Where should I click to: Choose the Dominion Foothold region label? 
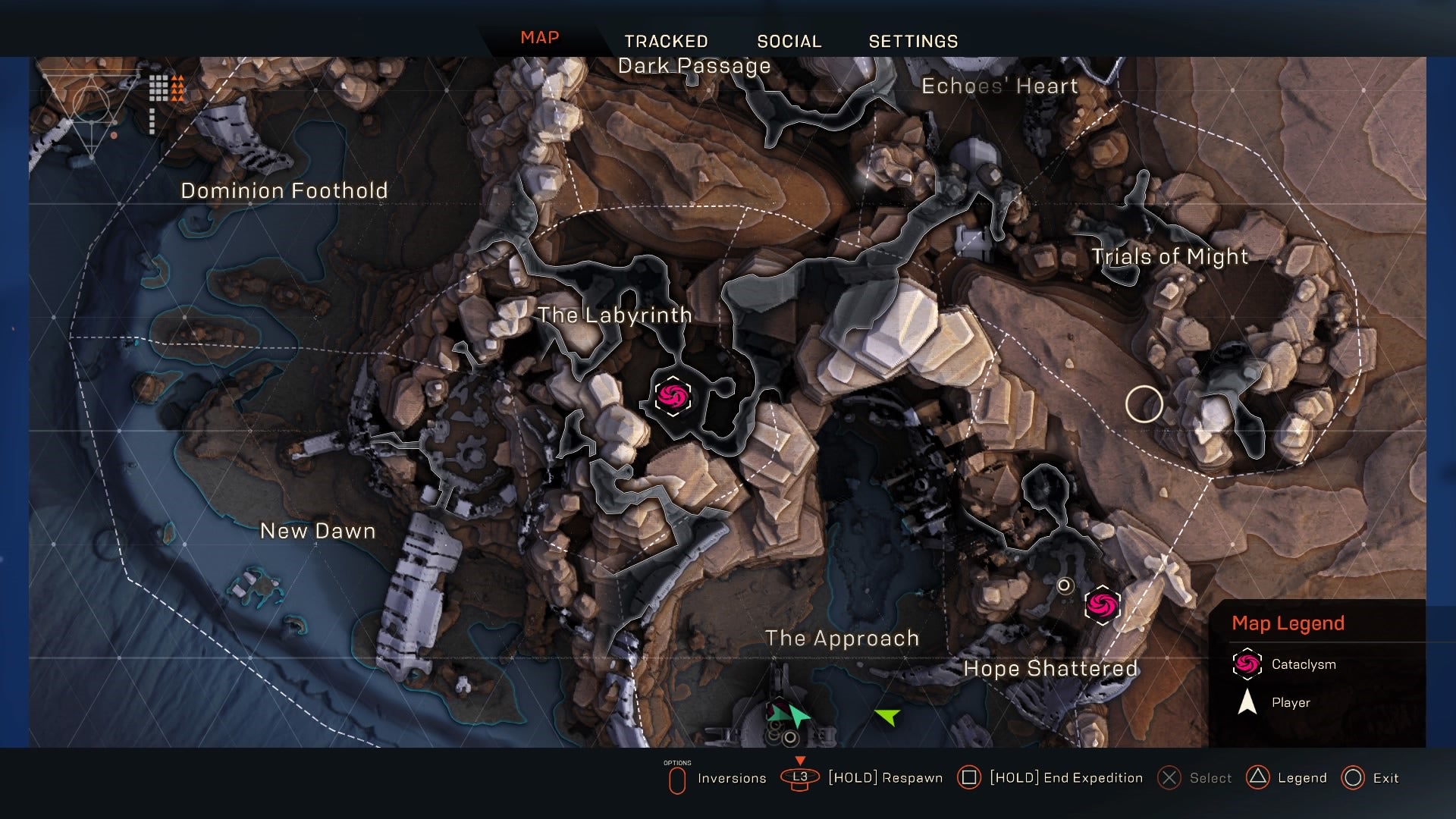tap(284, 190)
